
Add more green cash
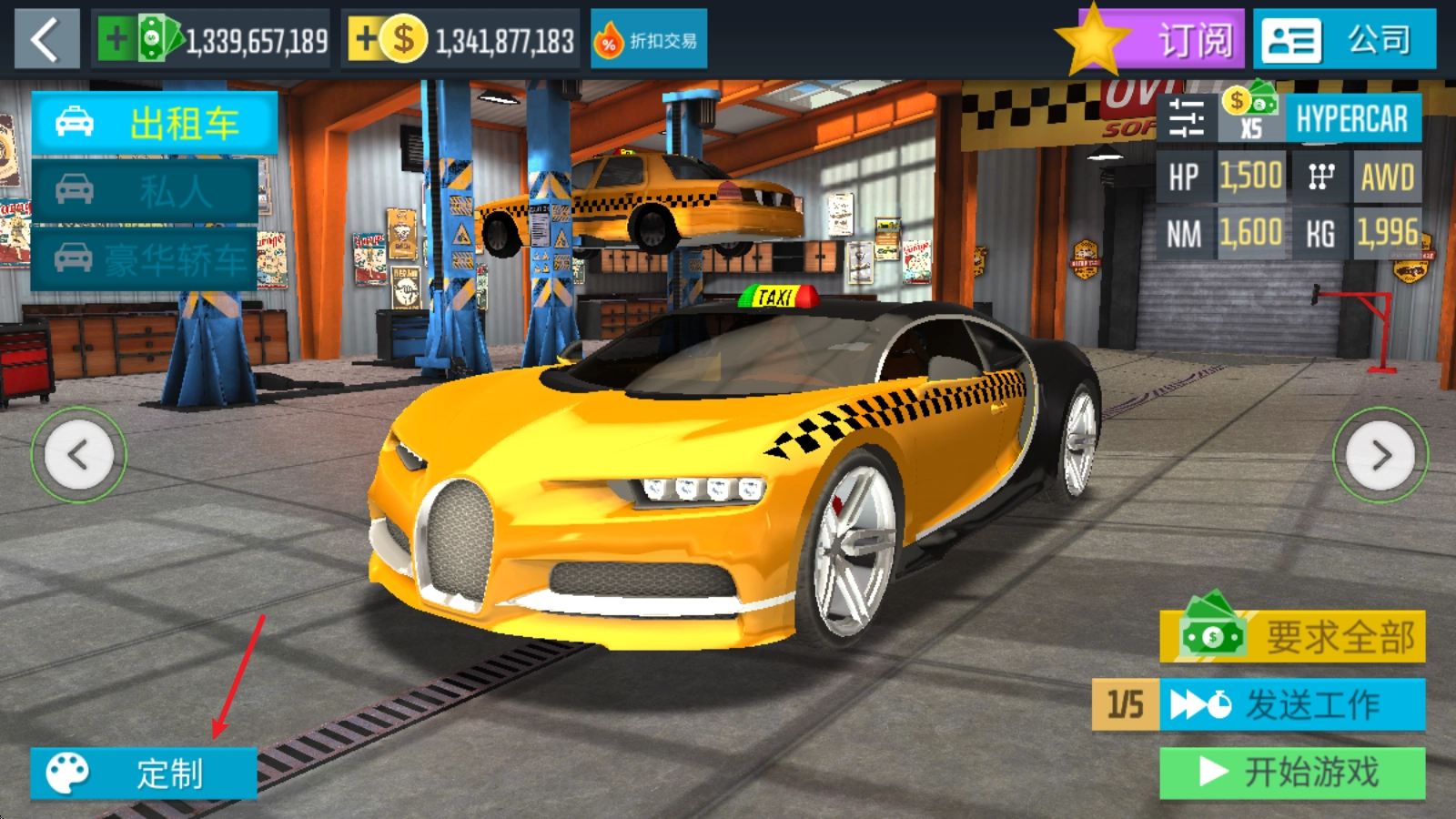116,39
